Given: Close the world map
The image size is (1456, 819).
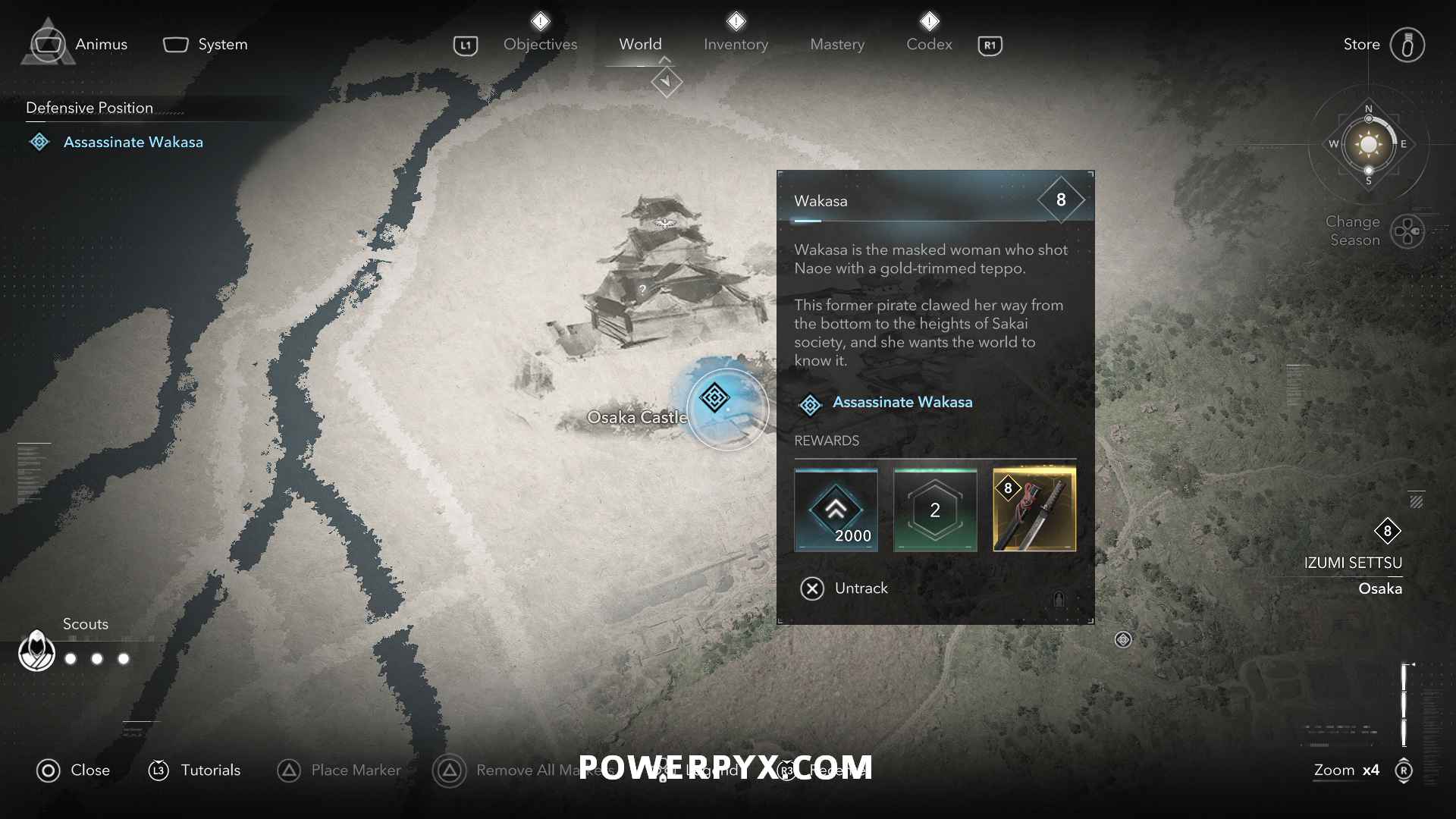Looking at the screenshot, I should [x=74, y=770].
